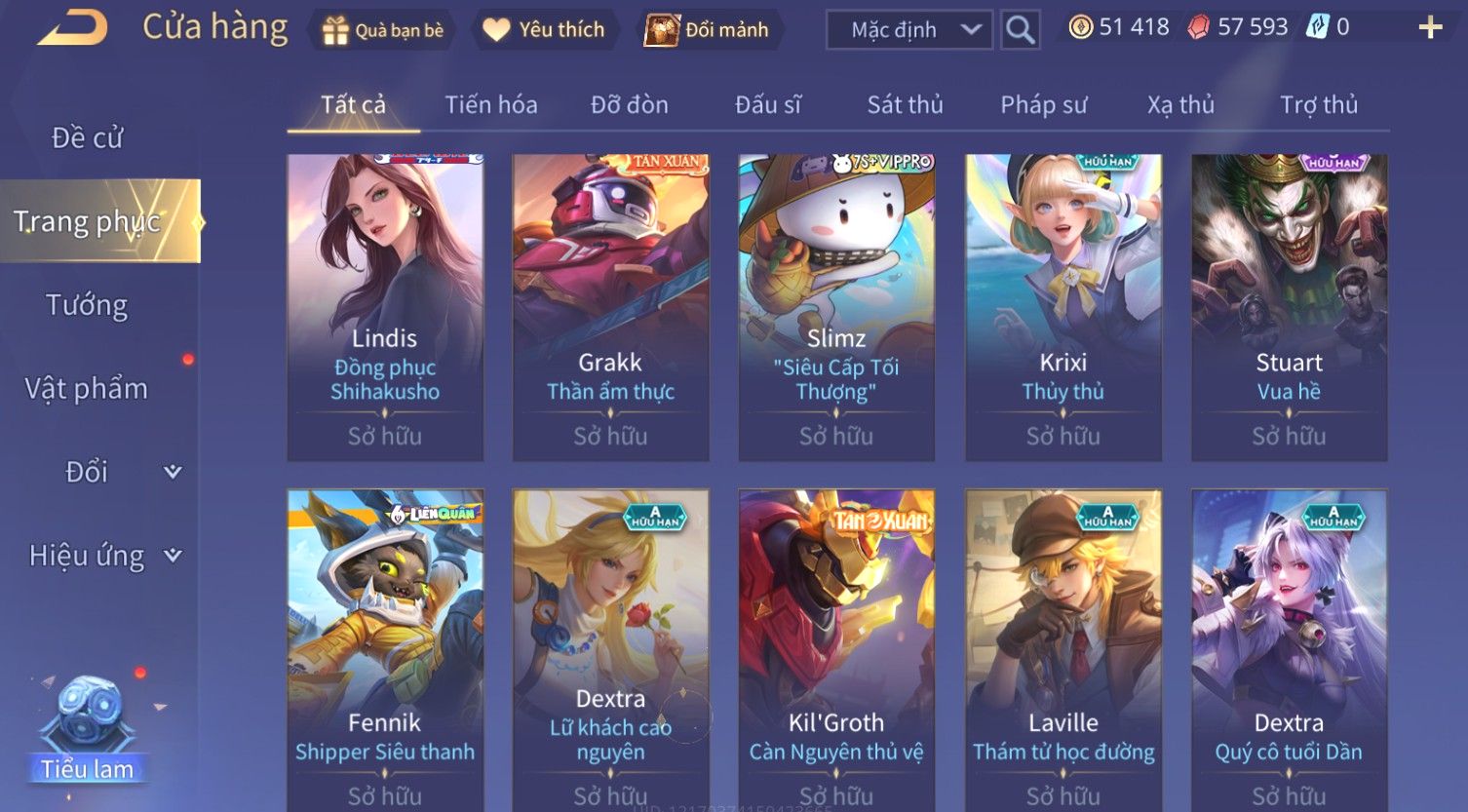Click the magnifying glass search button
1468x812 pixels.
click(x=1020, y=30)
